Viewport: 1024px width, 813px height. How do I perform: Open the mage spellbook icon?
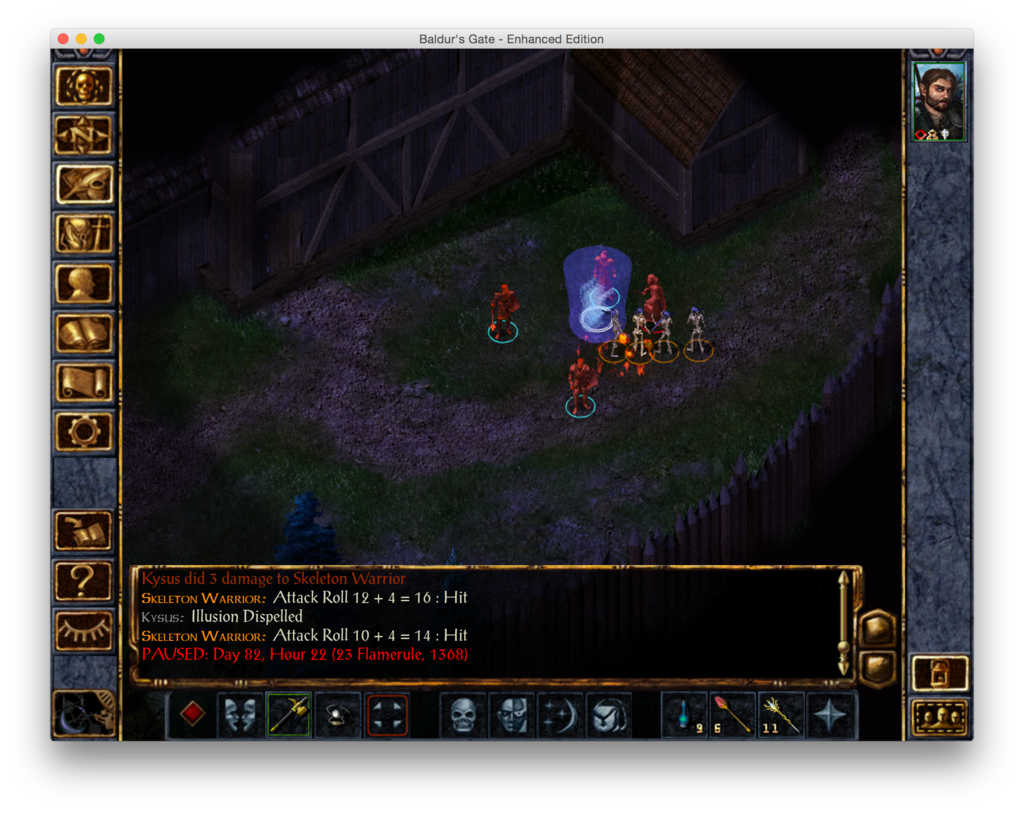pyautogui.click(x=84, y=333)
